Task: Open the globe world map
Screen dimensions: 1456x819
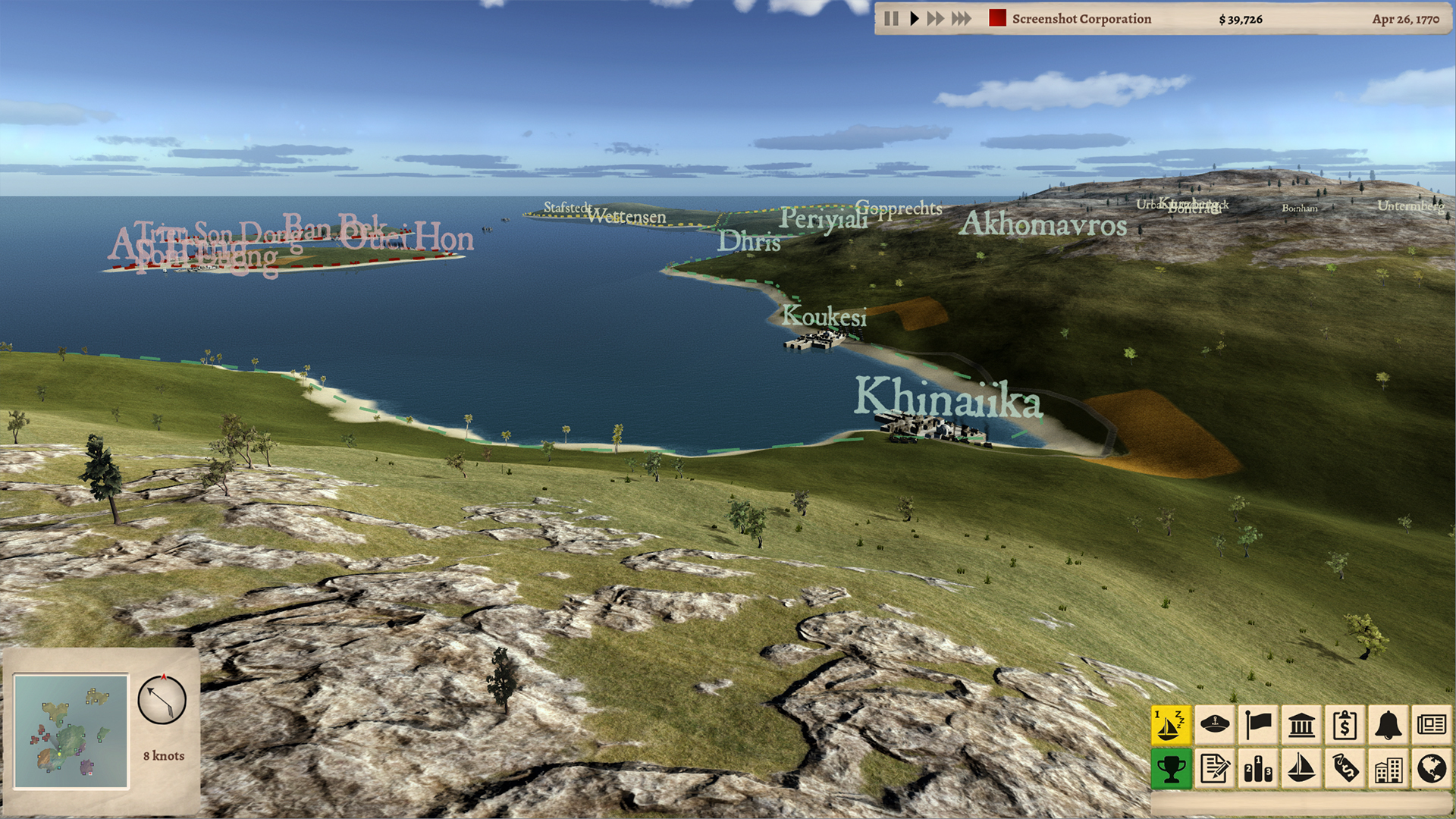Action: tap(1432, 769)
